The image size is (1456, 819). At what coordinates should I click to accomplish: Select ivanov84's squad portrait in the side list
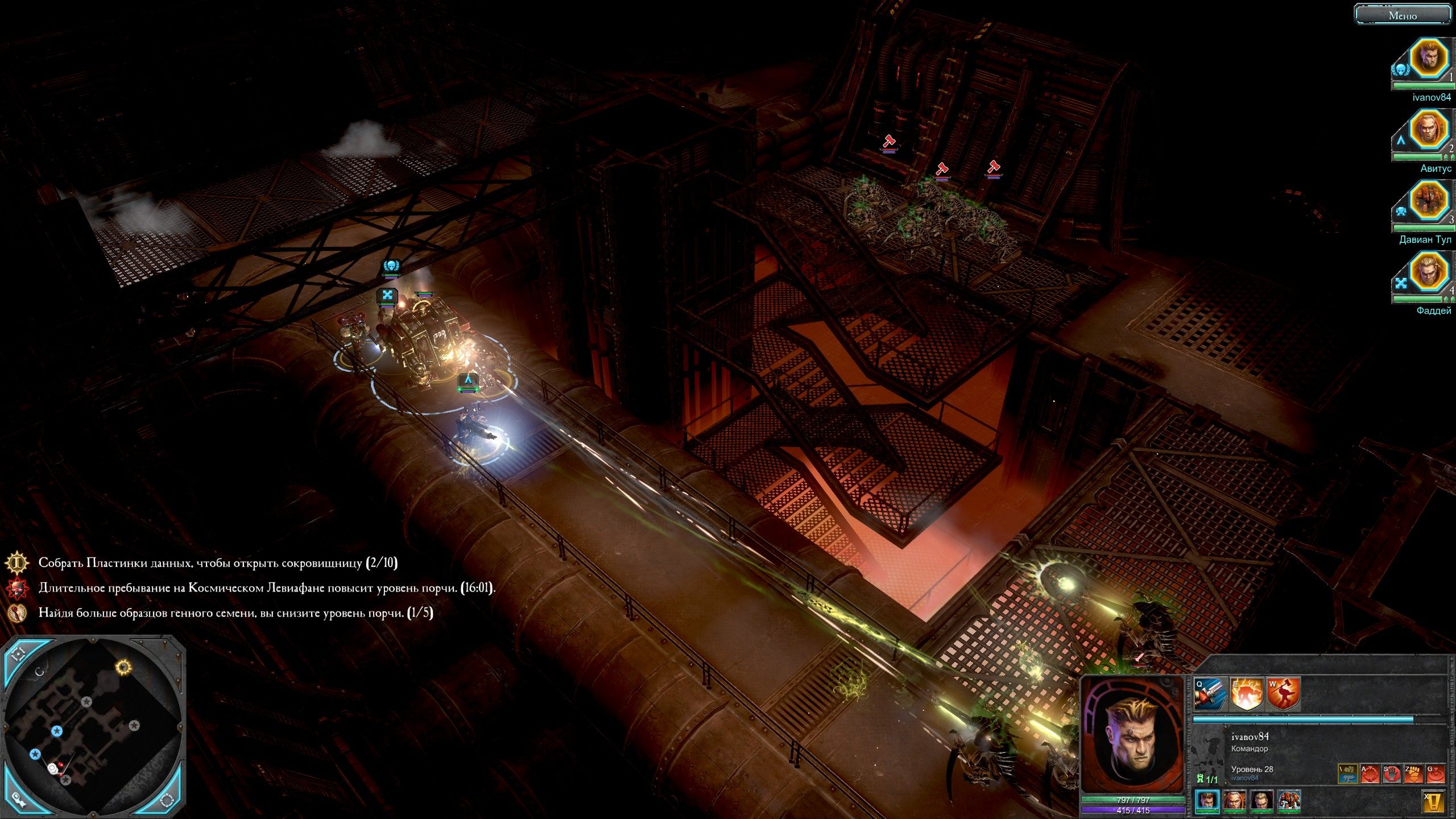[1428, 59]
